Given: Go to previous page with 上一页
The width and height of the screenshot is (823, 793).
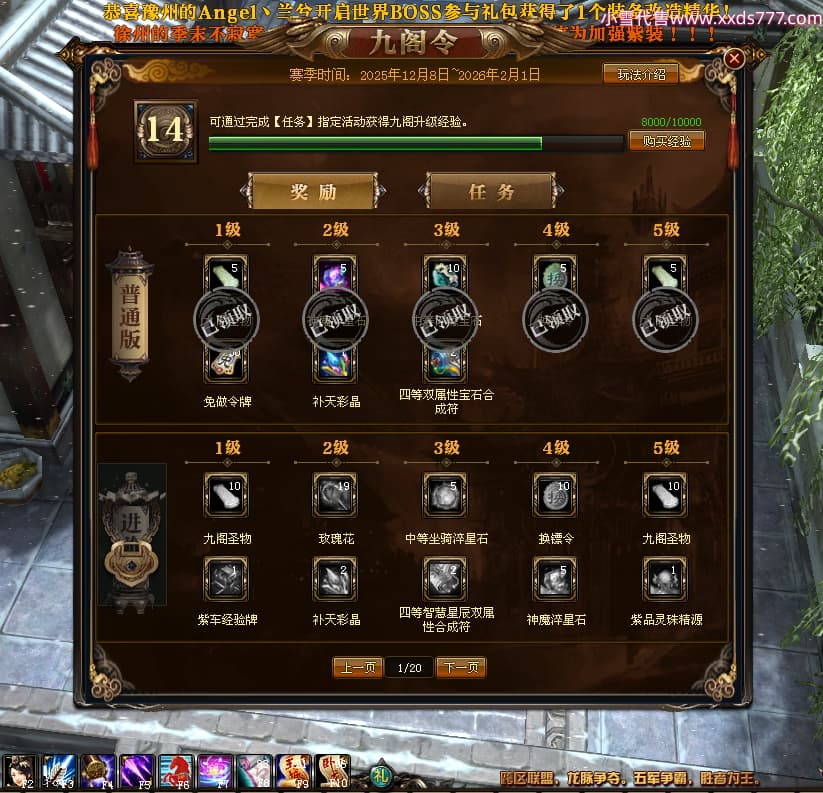Looking at the screenshot, I should pos(357,667).
